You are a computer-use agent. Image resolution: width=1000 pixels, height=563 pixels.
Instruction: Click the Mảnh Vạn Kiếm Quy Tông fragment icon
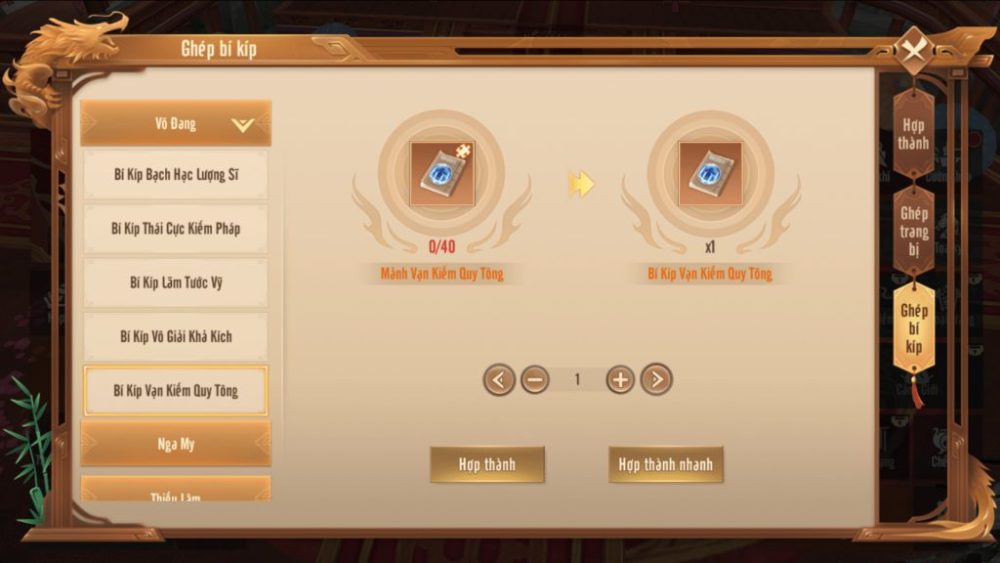(x=441, y=174)
